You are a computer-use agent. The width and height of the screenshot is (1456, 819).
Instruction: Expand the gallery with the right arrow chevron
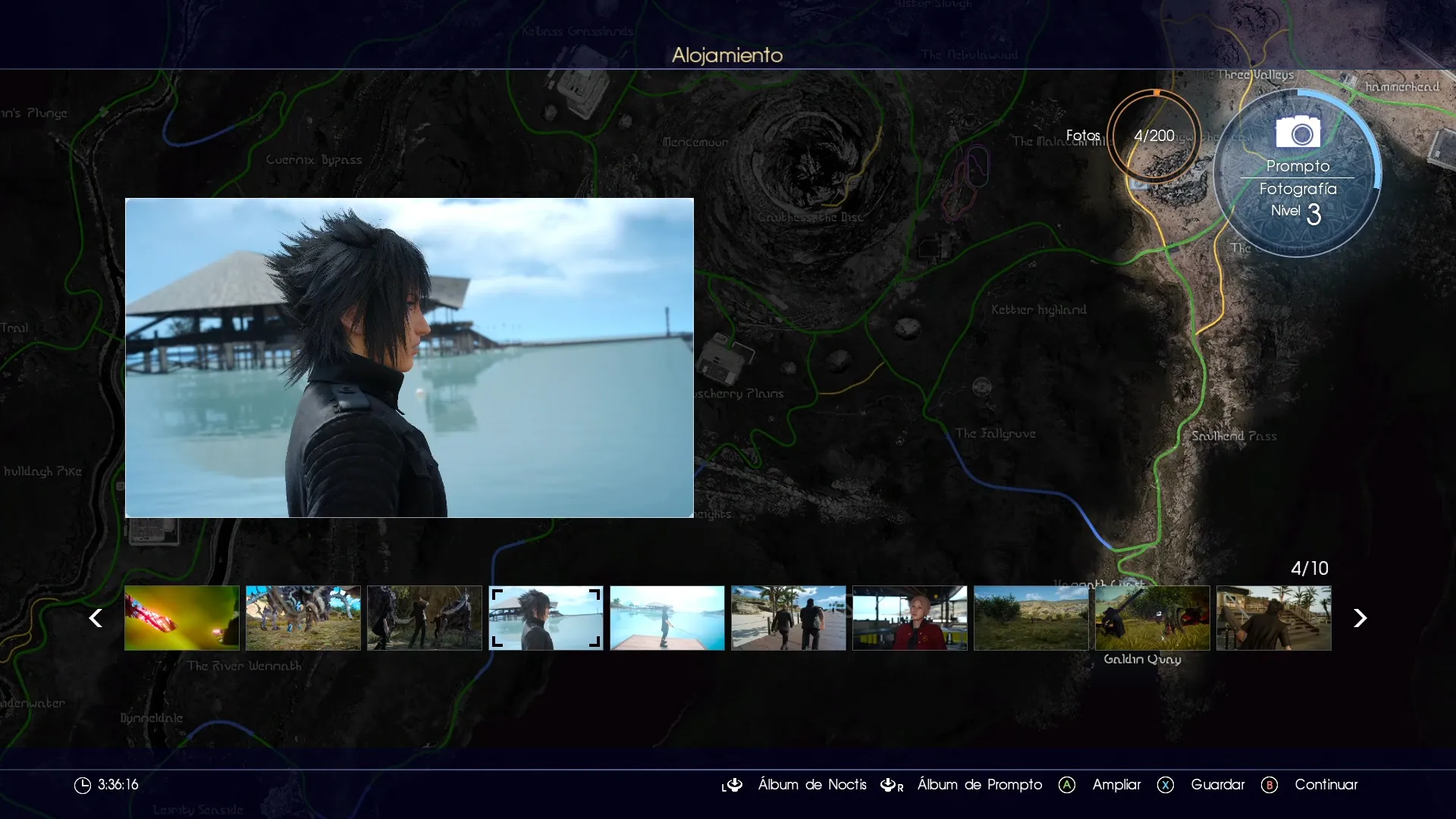[x=1360, y=618]
